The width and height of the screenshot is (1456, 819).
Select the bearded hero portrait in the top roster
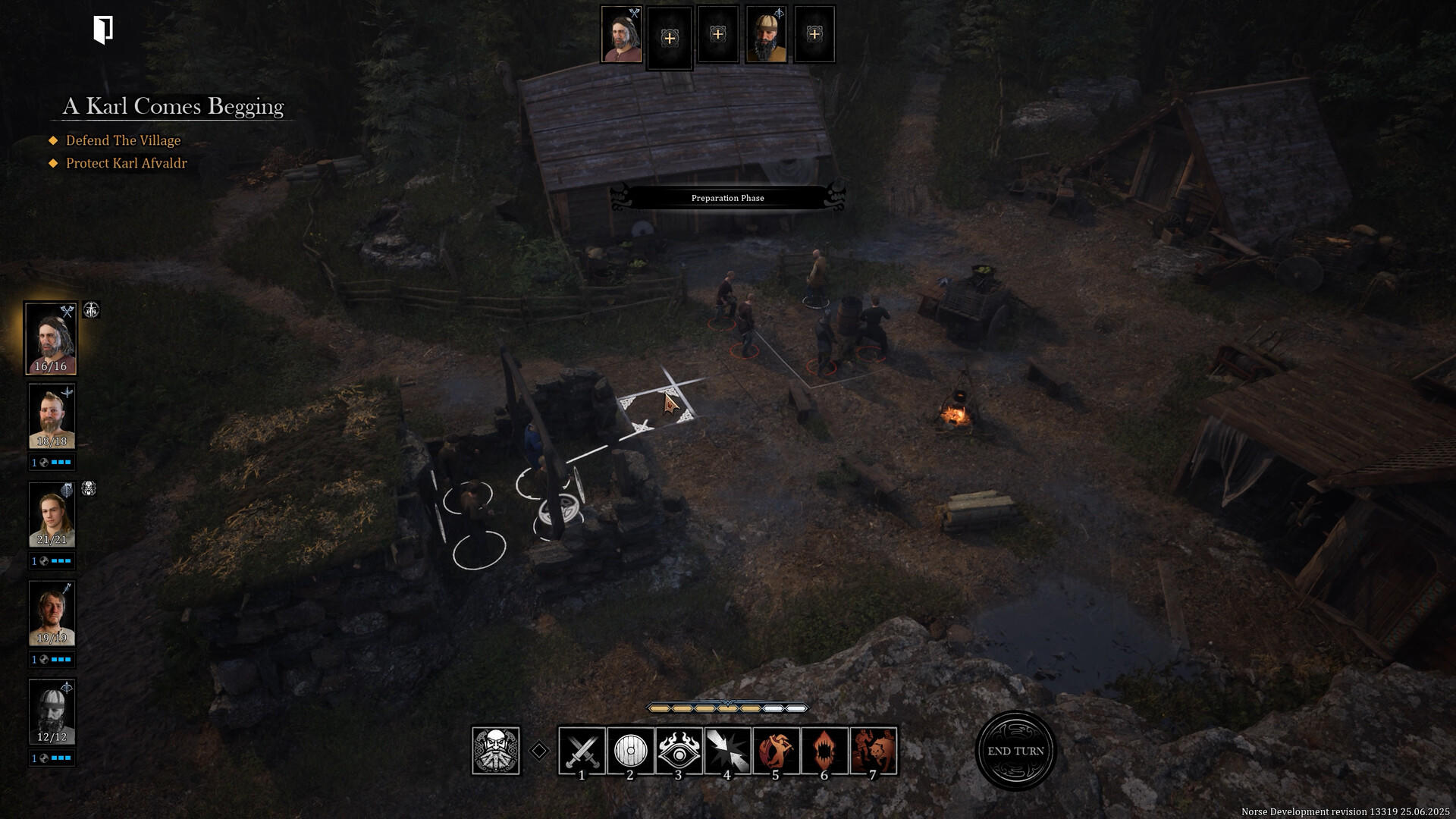tap(766, 34)
